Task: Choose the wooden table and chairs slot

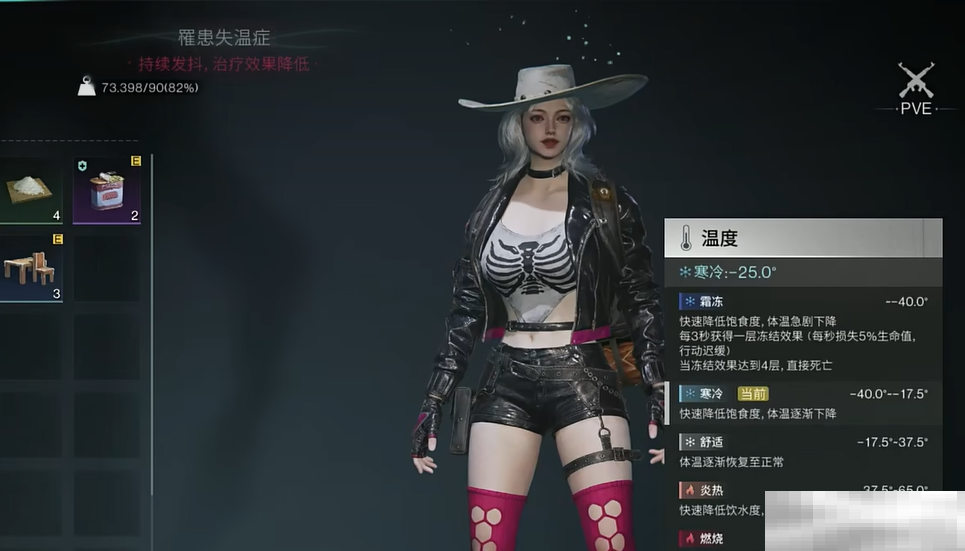Action: [31, 267]
